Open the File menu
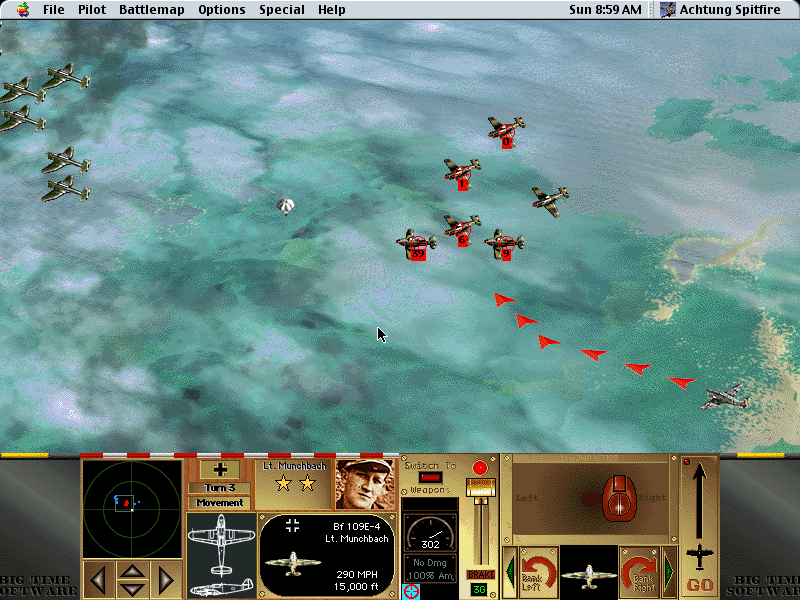Screen dimensions: 800x600 [53, 10]
